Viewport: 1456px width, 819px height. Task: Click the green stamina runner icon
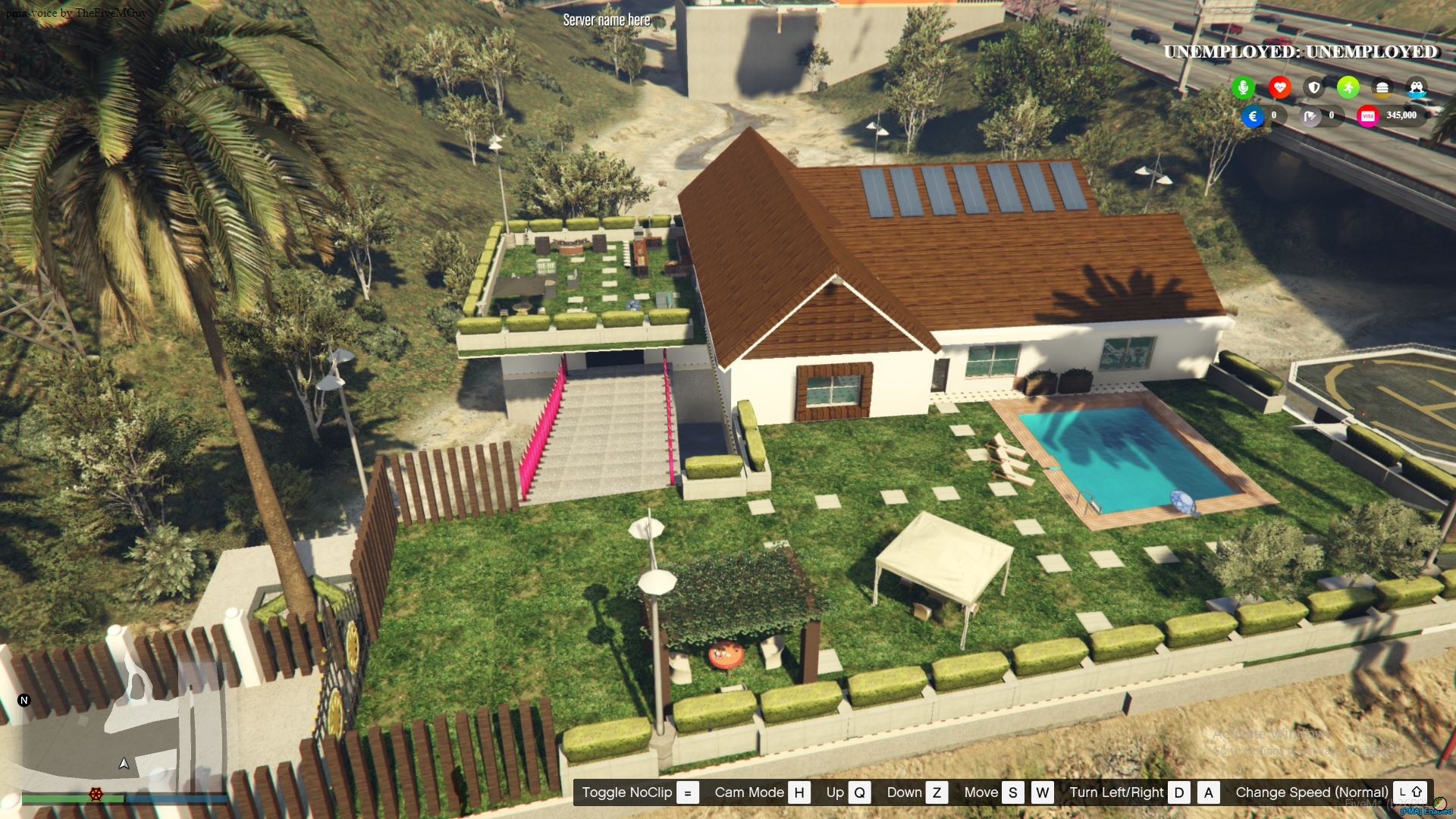tap(1348, 86)
